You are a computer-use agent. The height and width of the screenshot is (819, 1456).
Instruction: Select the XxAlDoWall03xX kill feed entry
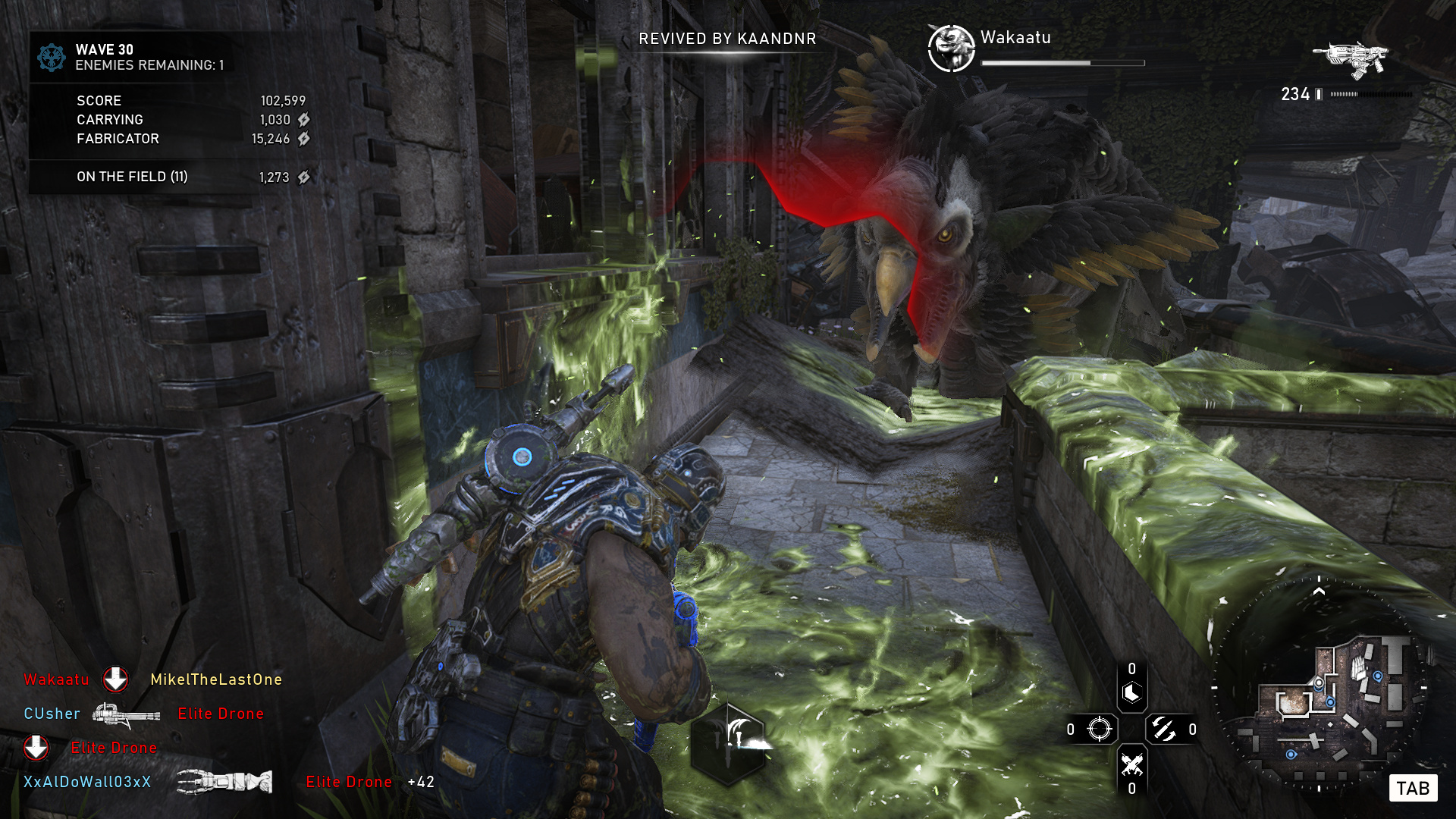87,782
